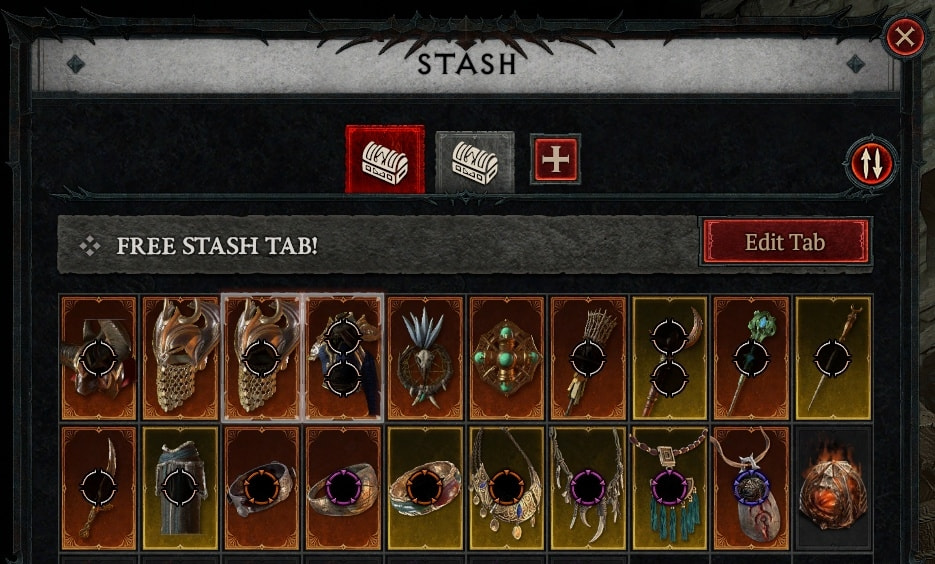This screenshot has width=935, height=564.
Task: Choose the claw necklace with purple socket
Action: tap(588, 487)
